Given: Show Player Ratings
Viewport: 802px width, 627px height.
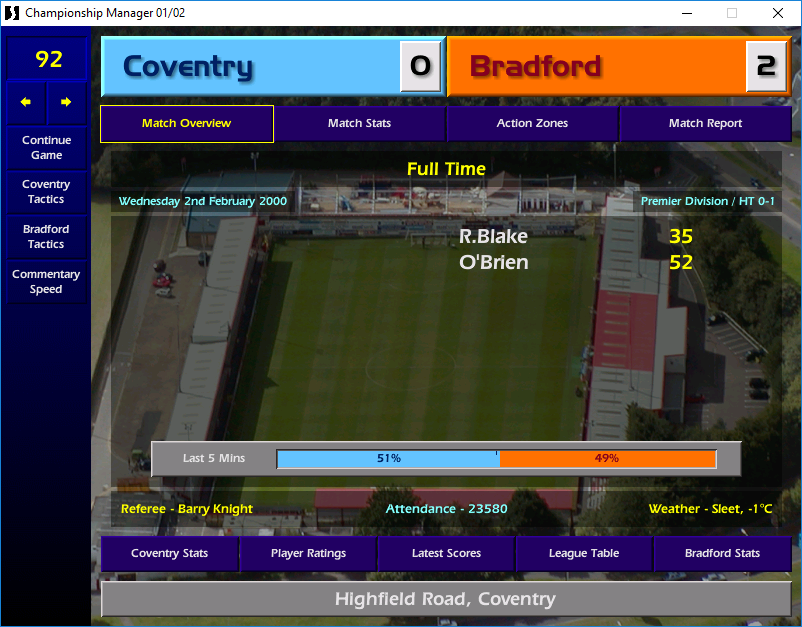Looking at the screenshot, I should point(308,553).
